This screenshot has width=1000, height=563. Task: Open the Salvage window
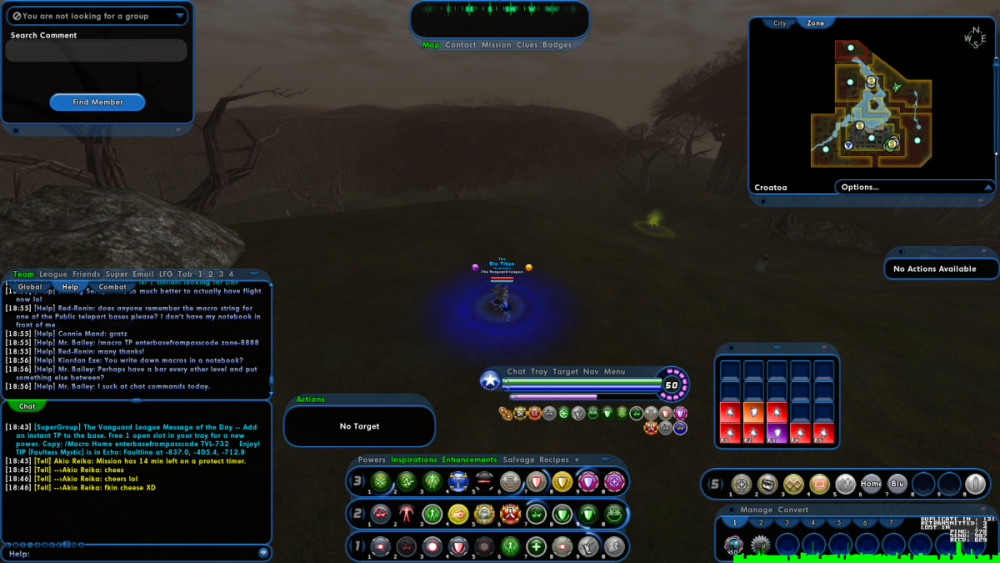point(518,460)
